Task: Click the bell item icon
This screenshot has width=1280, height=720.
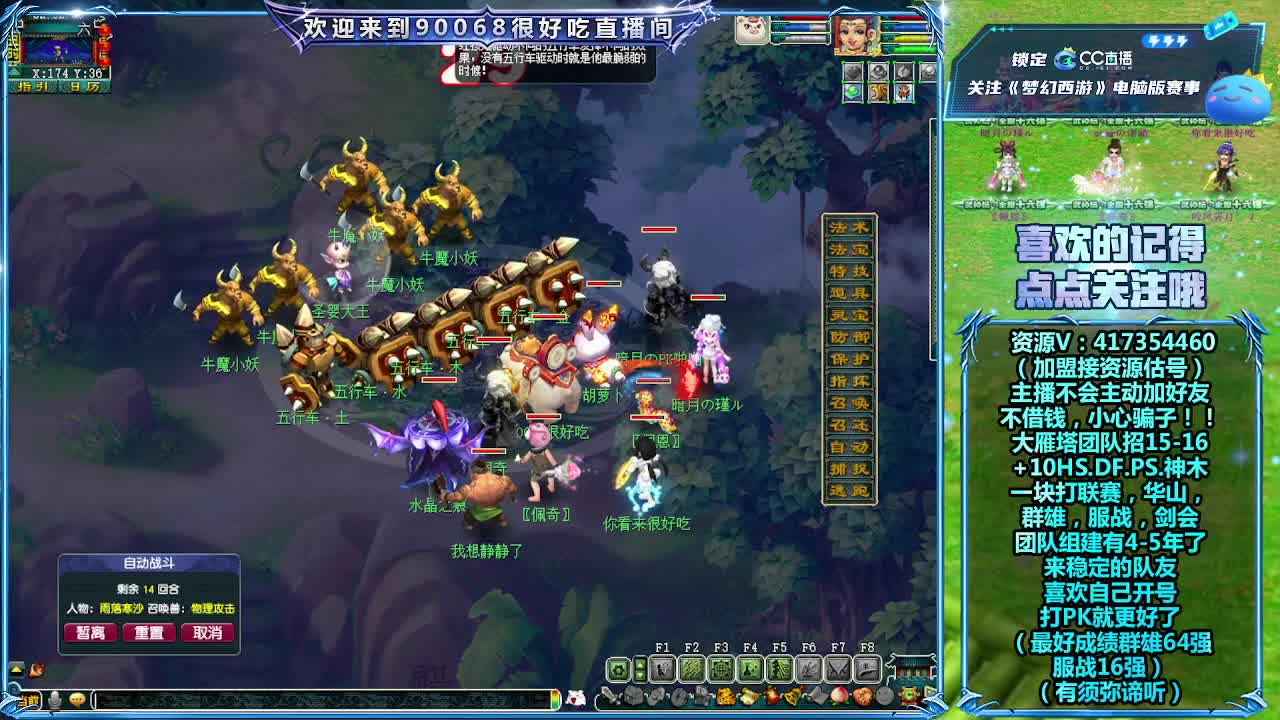Action: pos(791,695)
